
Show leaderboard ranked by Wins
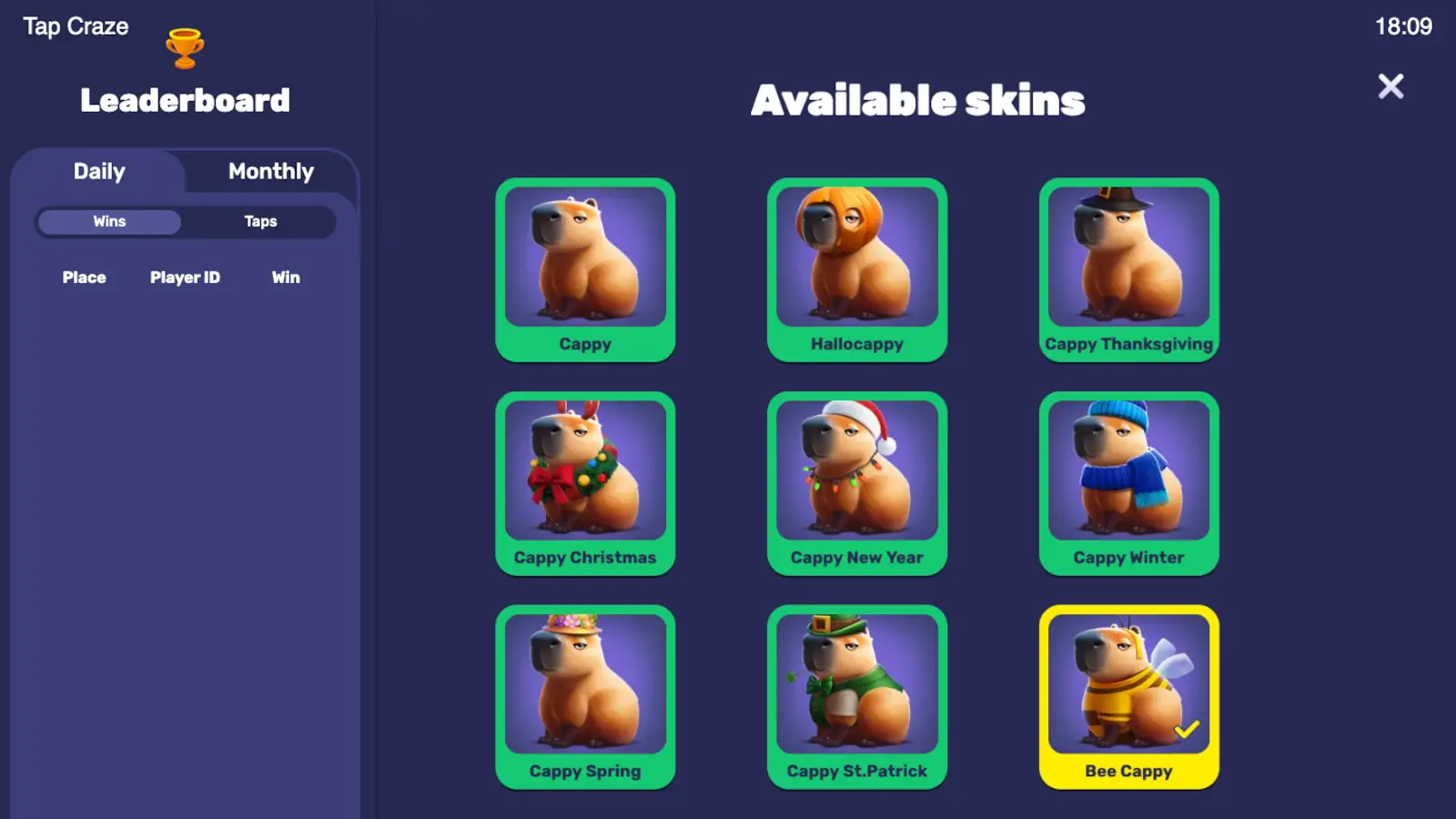click(x=109, y=221)
